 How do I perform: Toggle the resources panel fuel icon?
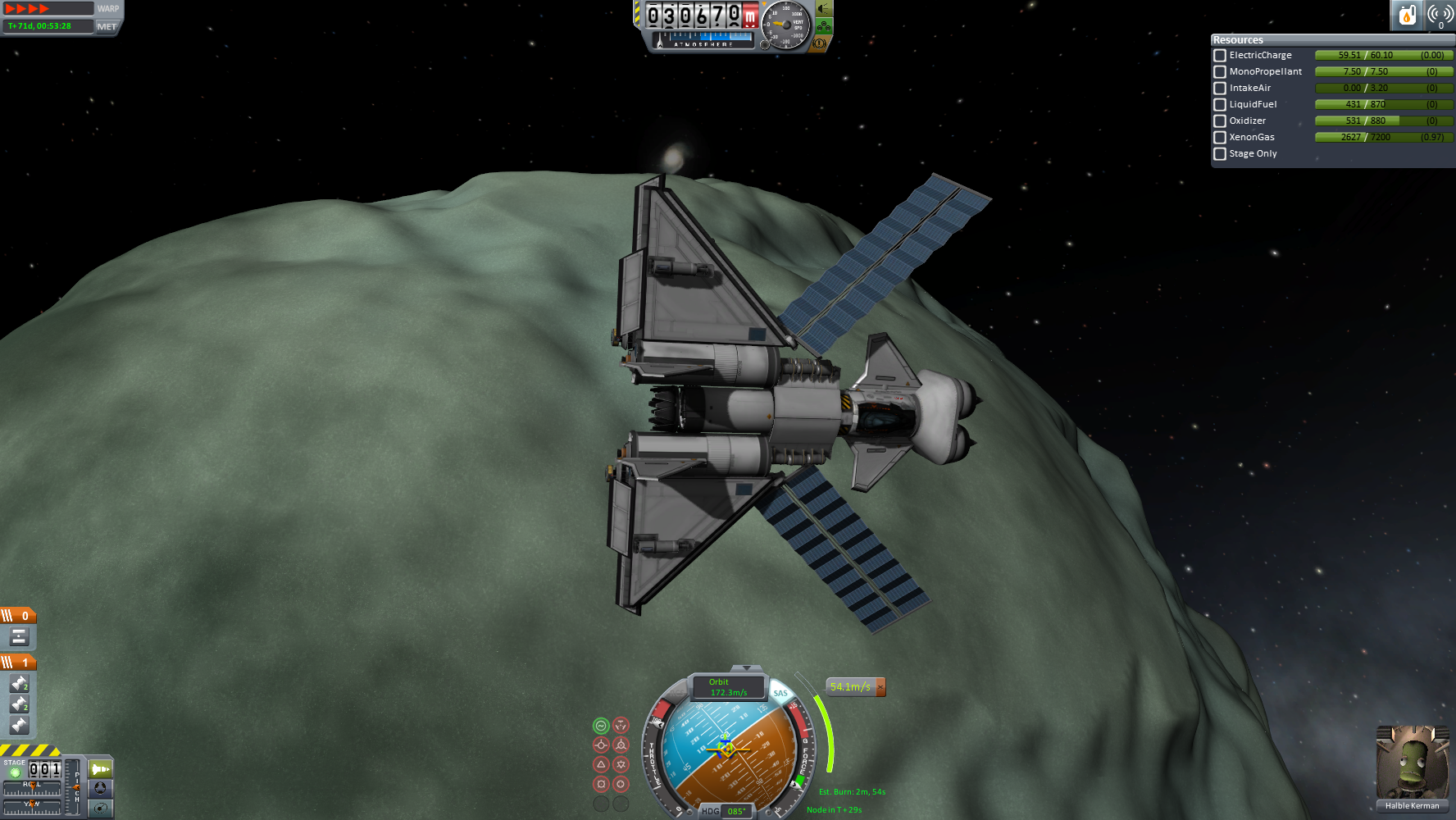pyautogui.click(x=1407, y=15)
